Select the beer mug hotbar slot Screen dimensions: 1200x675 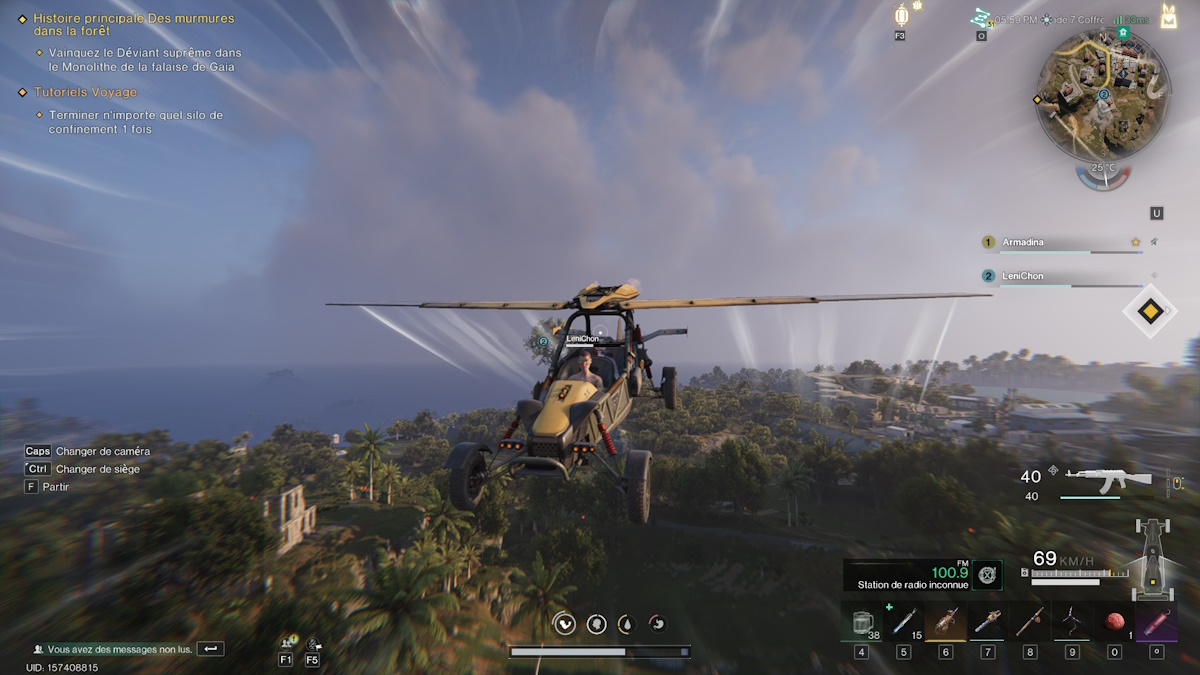click(861, 623)
